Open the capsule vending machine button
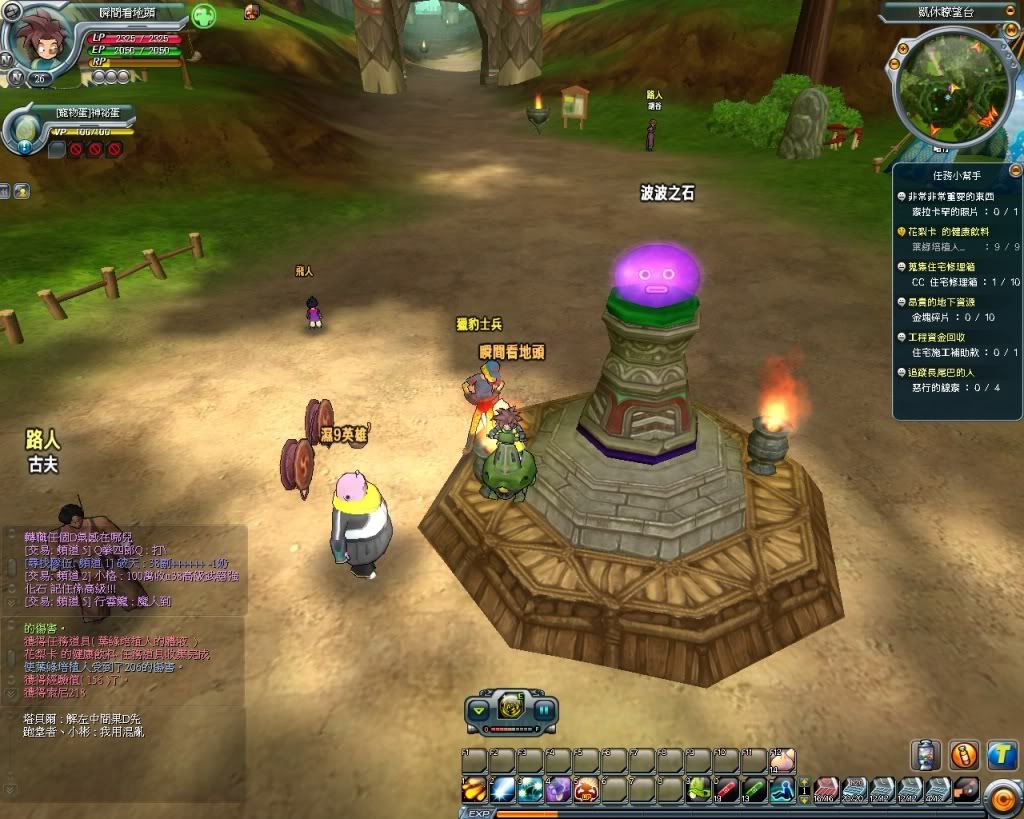Screen dimensions: 1024x819 925,755
